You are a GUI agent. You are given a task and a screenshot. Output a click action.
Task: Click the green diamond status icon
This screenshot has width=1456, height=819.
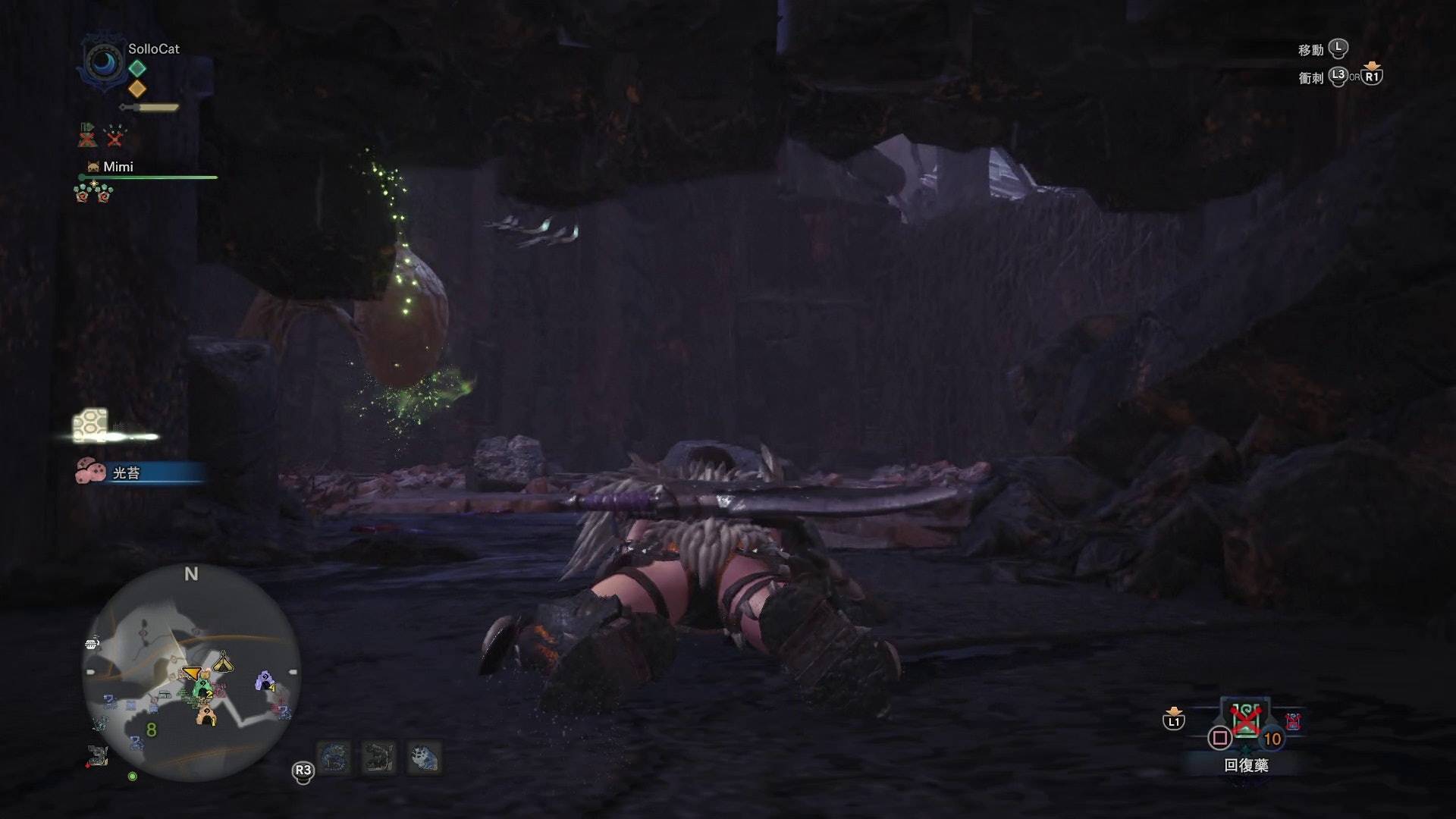pyautogui.click(x=137, y=68)
